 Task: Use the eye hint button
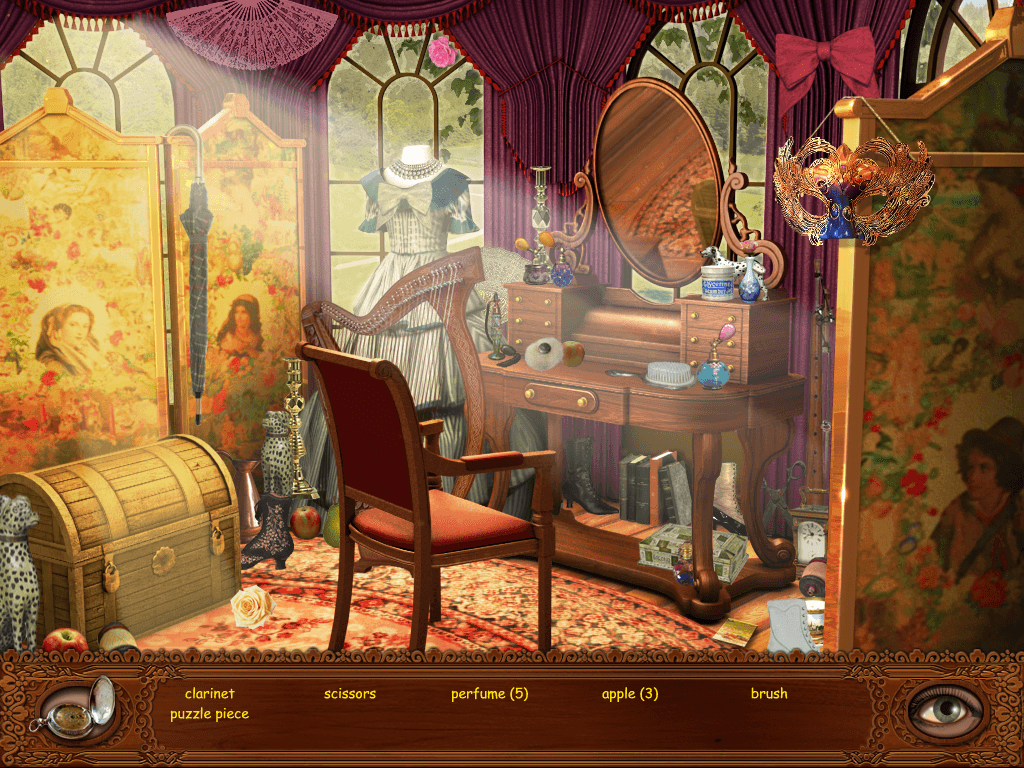coord(944,708)
